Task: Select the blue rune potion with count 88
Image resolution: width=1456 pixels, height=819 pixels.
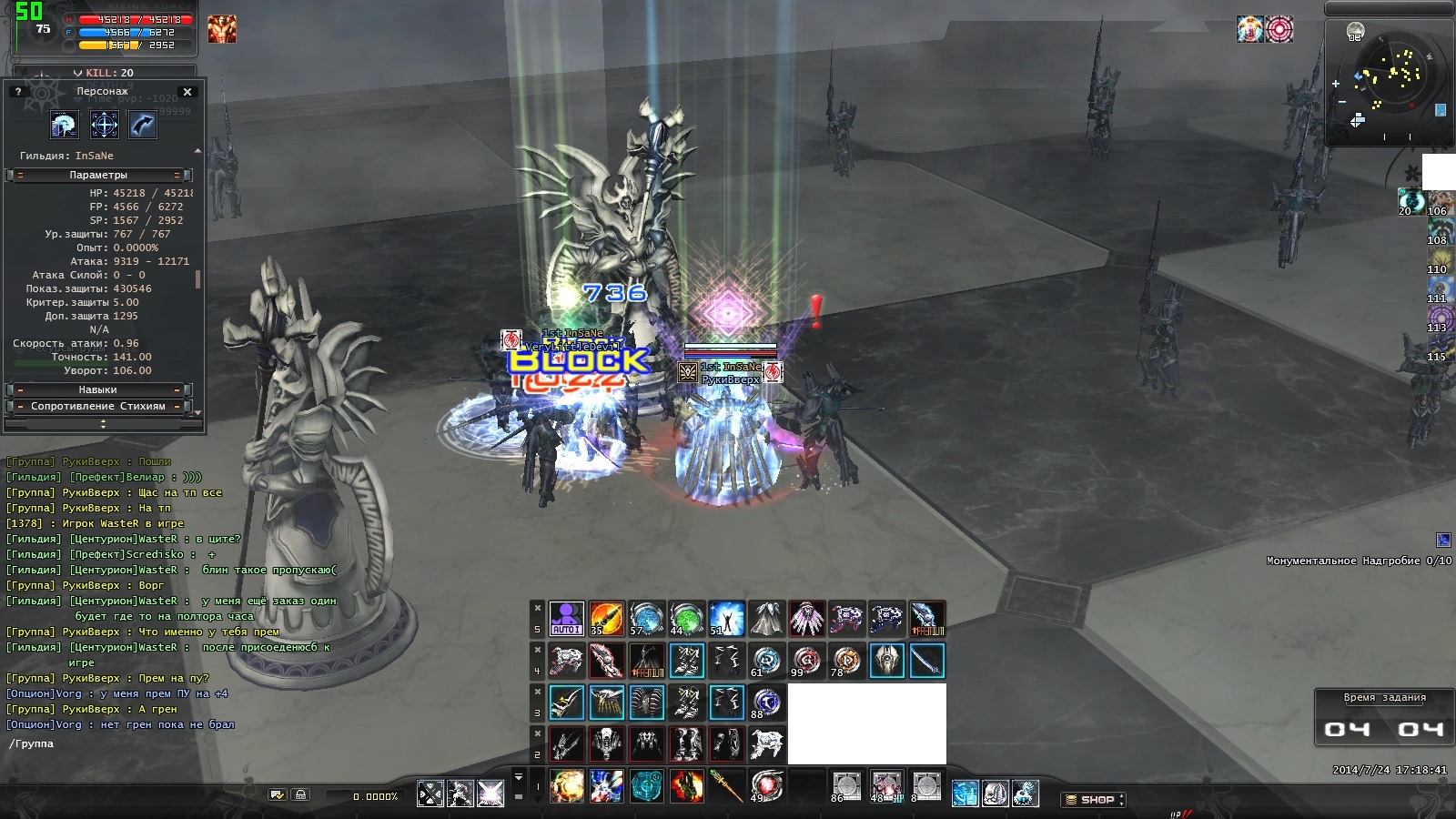Action: pos(766,703)
